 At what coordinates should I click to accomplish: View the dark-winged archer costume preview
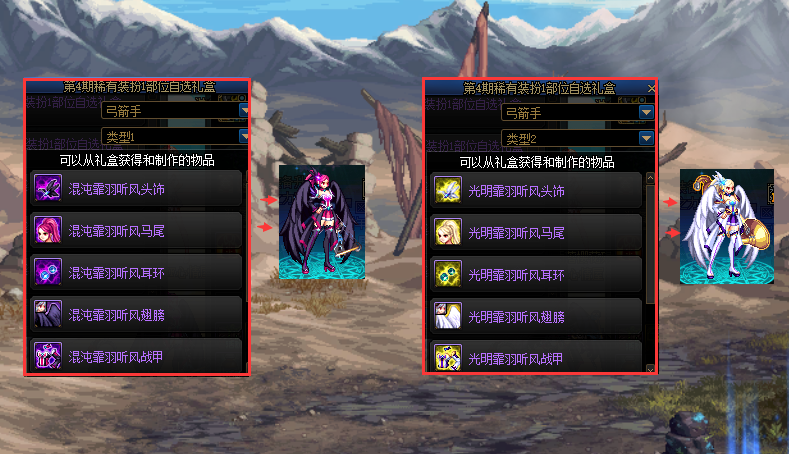click(x=321, y=222)
